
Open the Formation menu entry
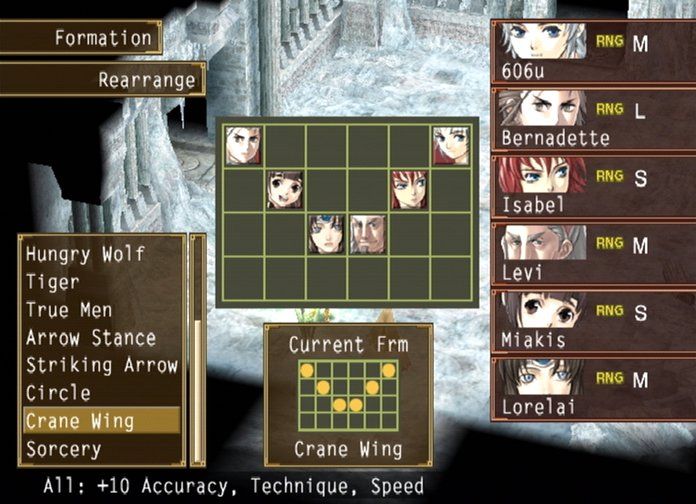[80, 38]
